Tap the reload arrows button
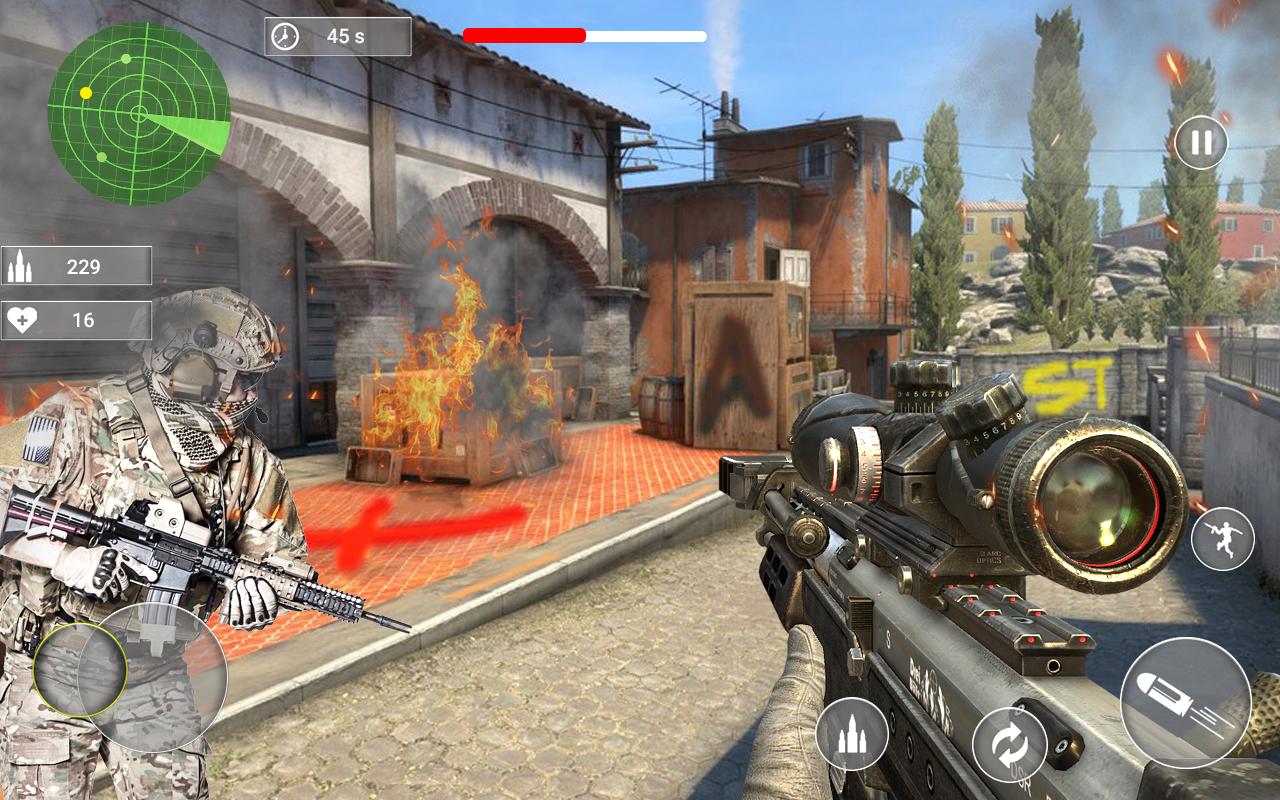Image resolution: width=1280 pixels, height=800 pixels. tap(1010, 745)
